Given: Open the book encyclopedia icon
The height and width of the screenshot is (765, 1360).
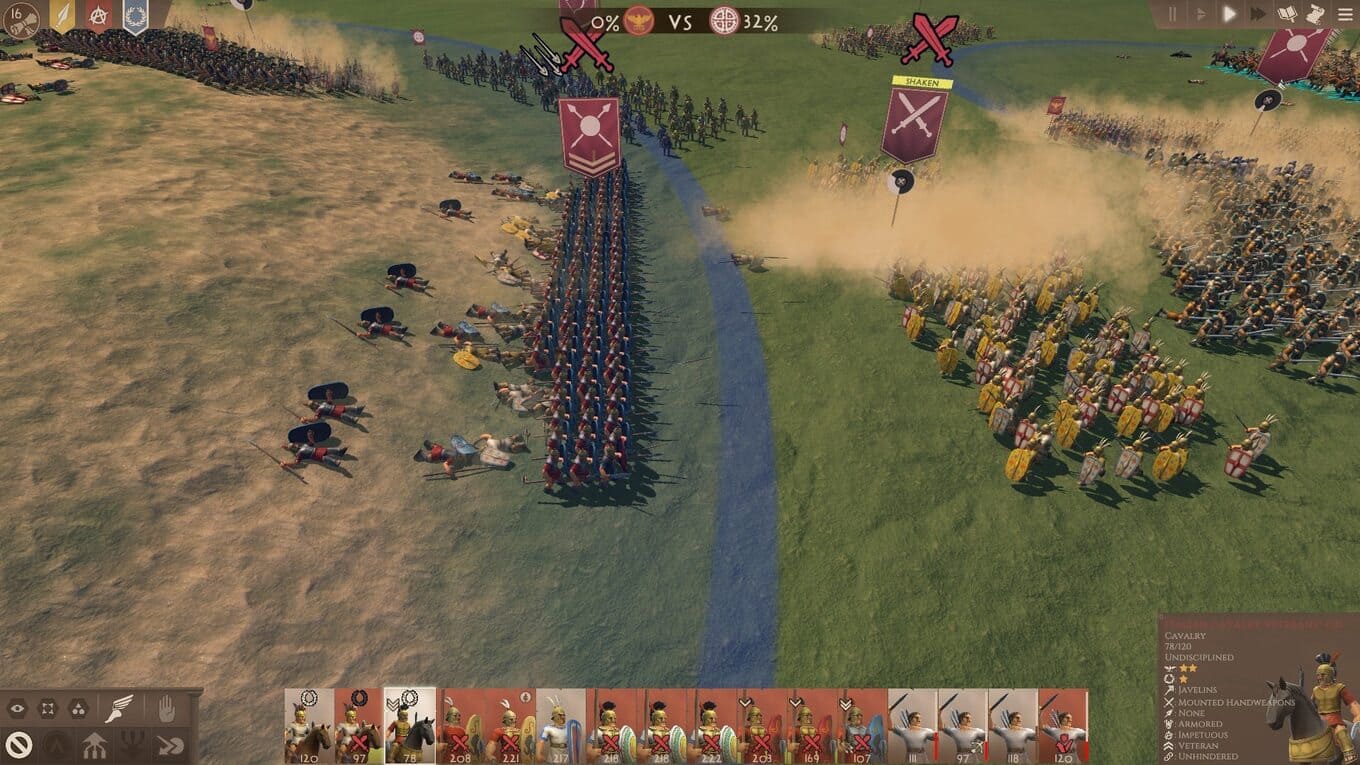Looking at the screenshot, I should click(1288, 14).
